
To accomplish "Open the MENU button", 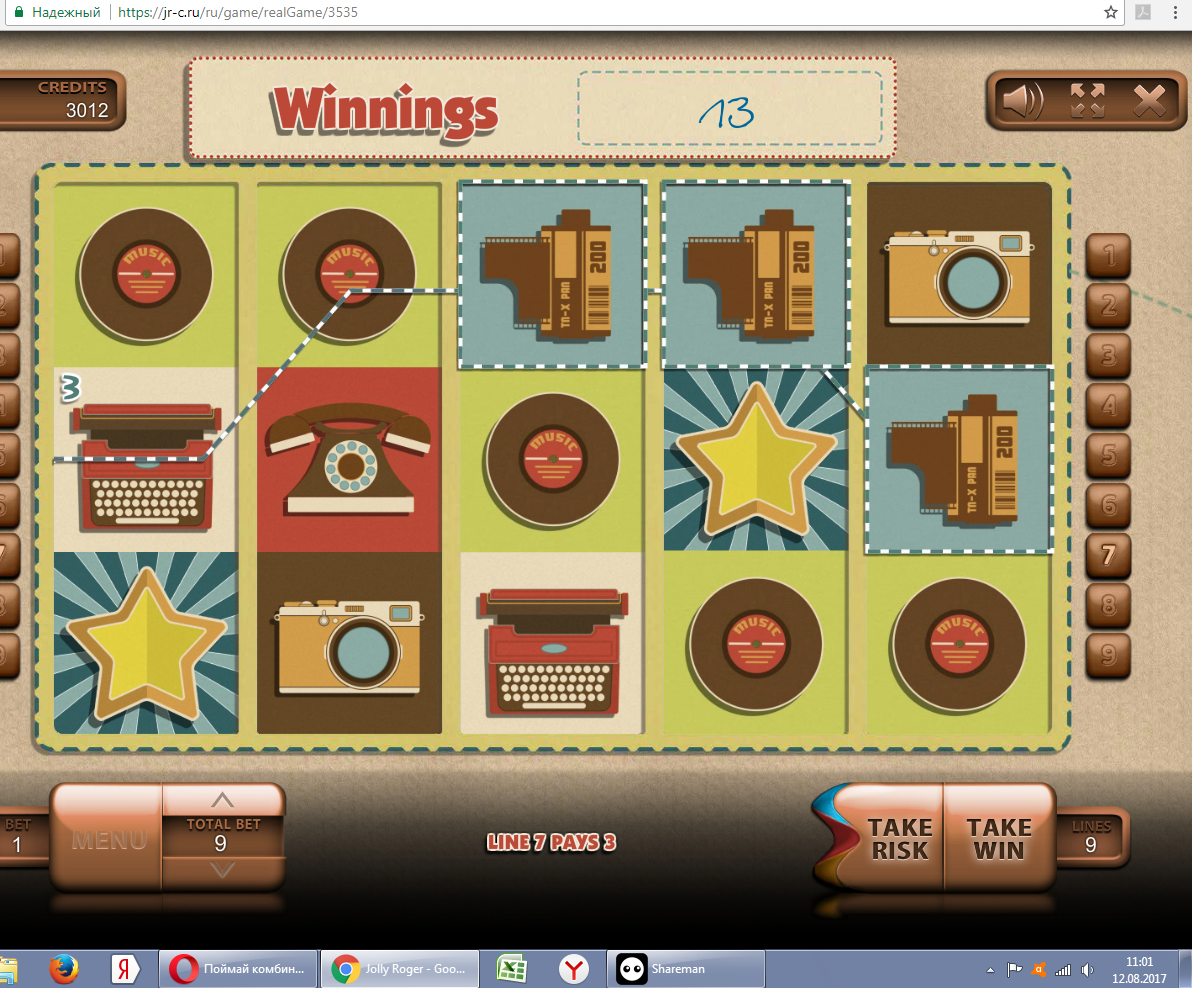I will tap(108, 838).
